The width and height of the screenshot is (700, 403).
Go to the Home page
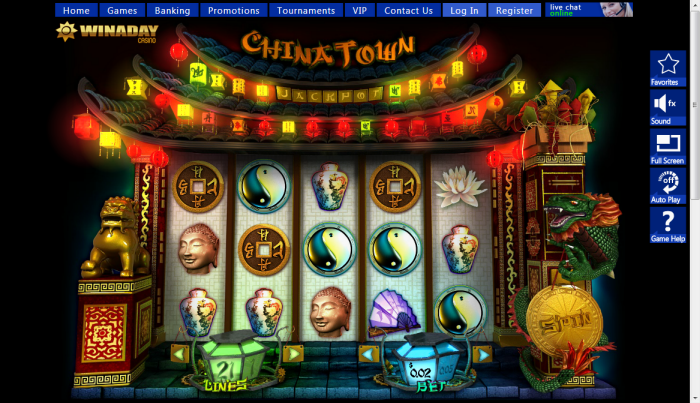tap(76, 11)
